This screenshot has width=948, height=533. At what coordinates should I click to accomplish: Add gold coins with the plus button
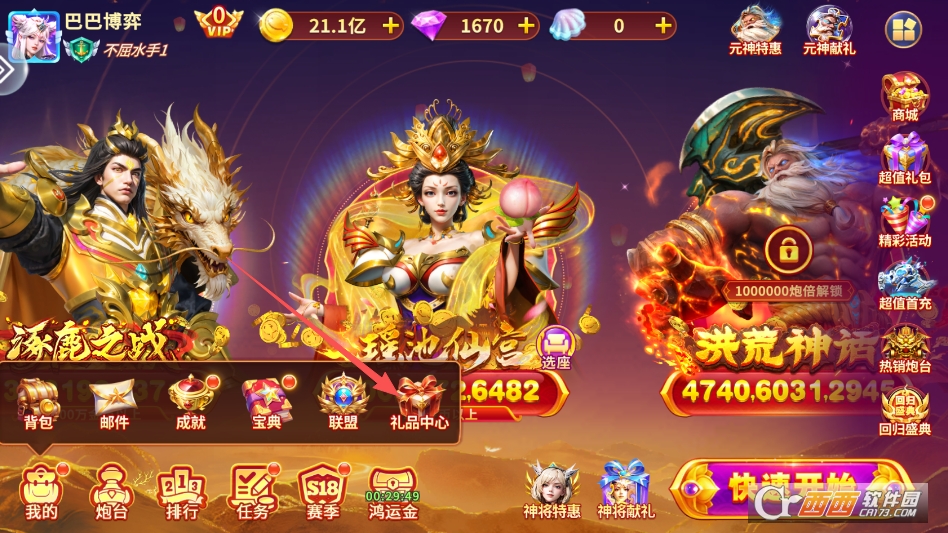(390, 25)
